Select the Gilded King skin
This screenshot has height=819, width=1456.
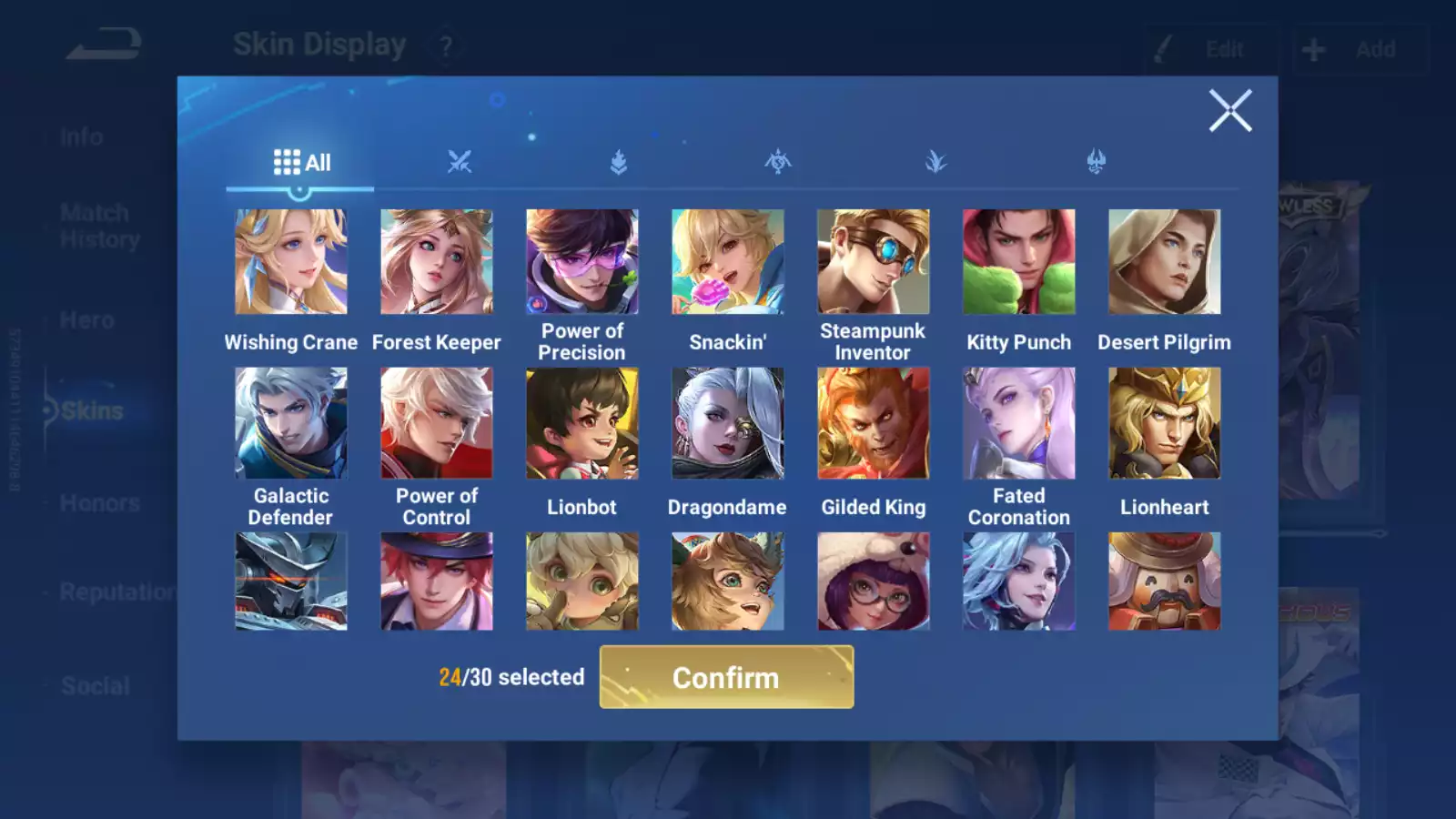874,423
